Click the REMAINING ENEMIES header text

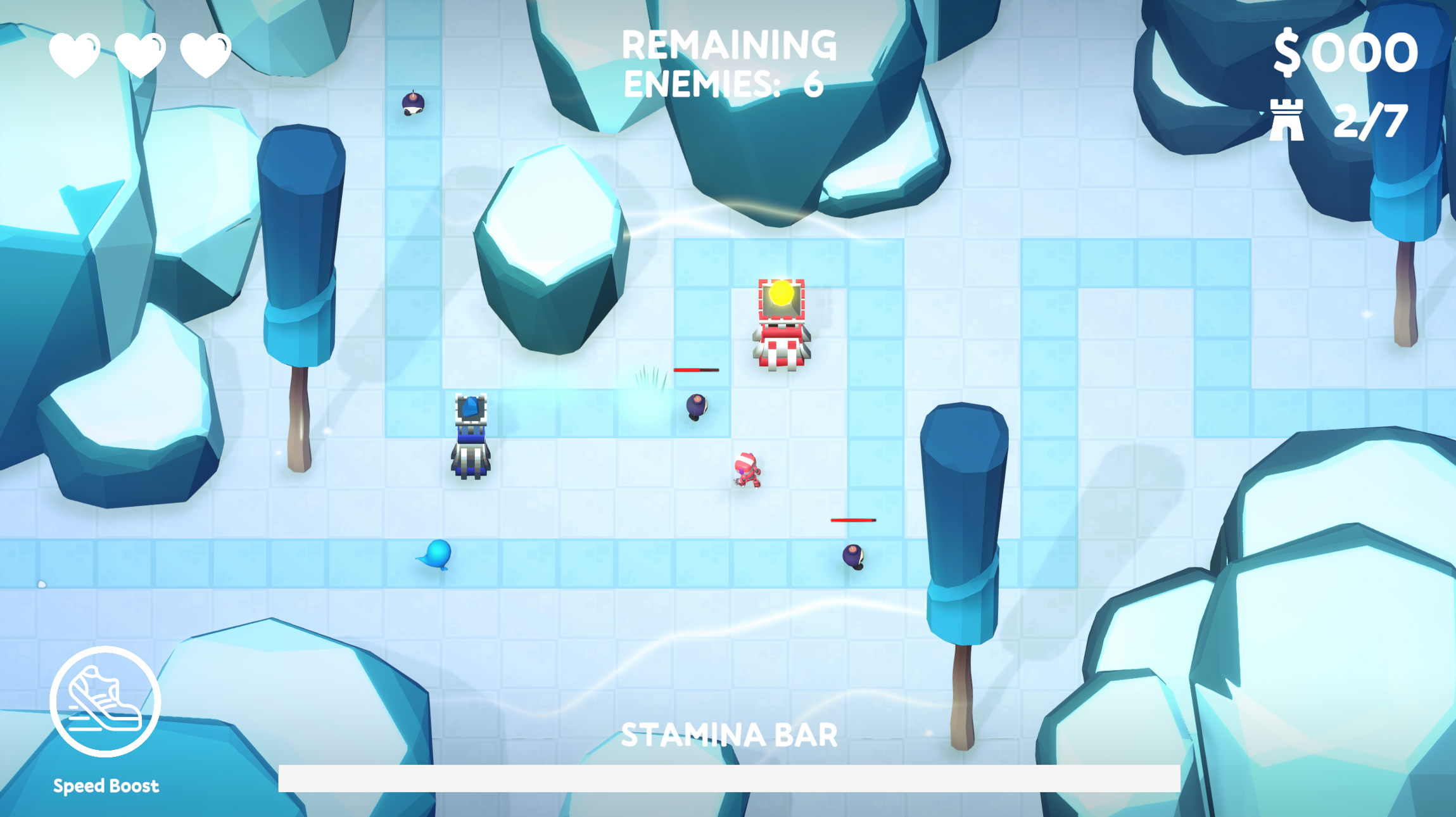[x=726, y=44]
